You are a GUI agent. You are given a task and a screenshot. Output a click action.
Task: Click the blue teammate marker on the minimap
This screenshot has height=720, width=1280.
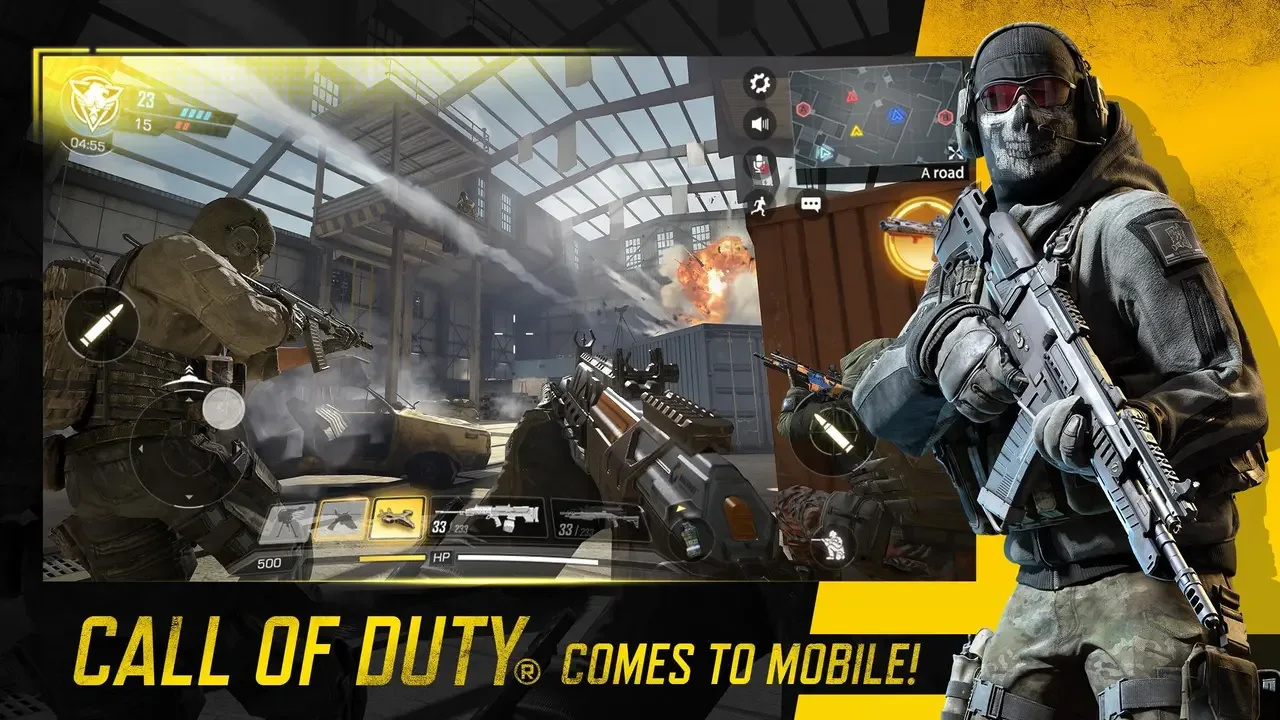pos(896,115)
